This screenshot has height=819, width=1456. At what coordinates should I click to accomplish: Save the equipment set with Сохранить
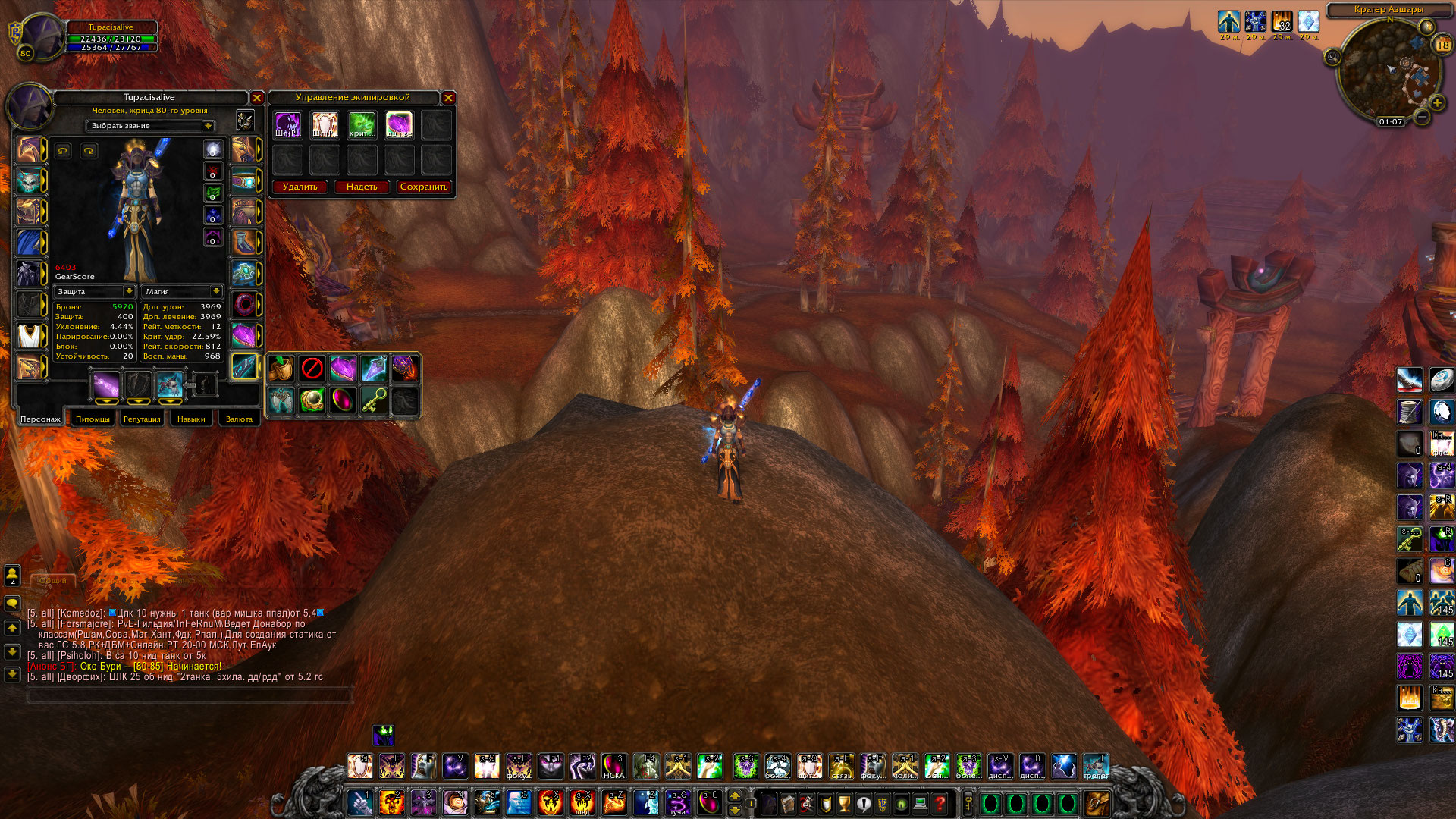click(424, 187)
